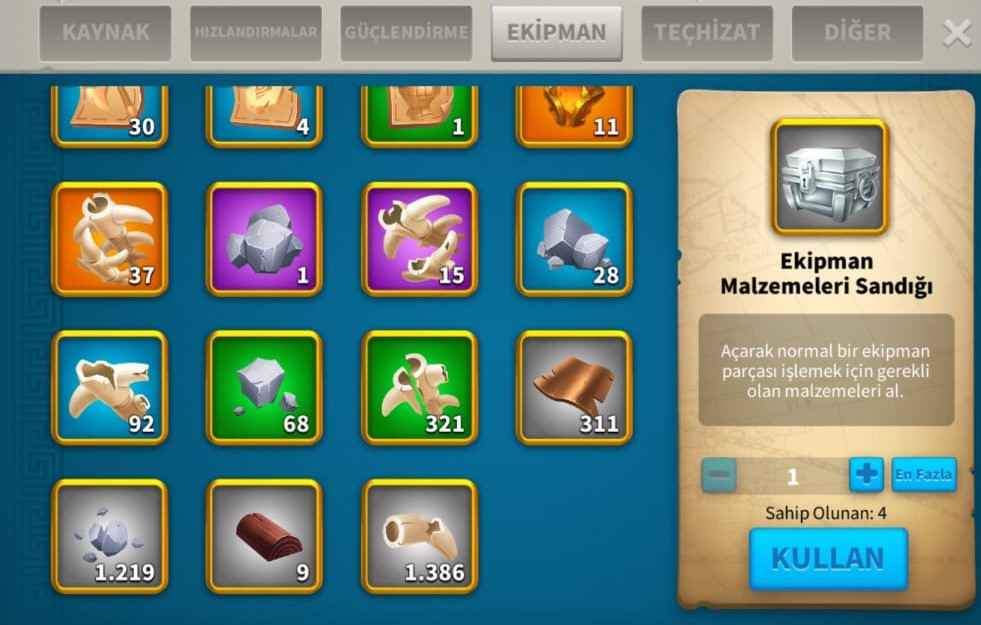Pick the leather hide item with 311
This screenshot has height=625, width=981.
click(x=574, y=387)
